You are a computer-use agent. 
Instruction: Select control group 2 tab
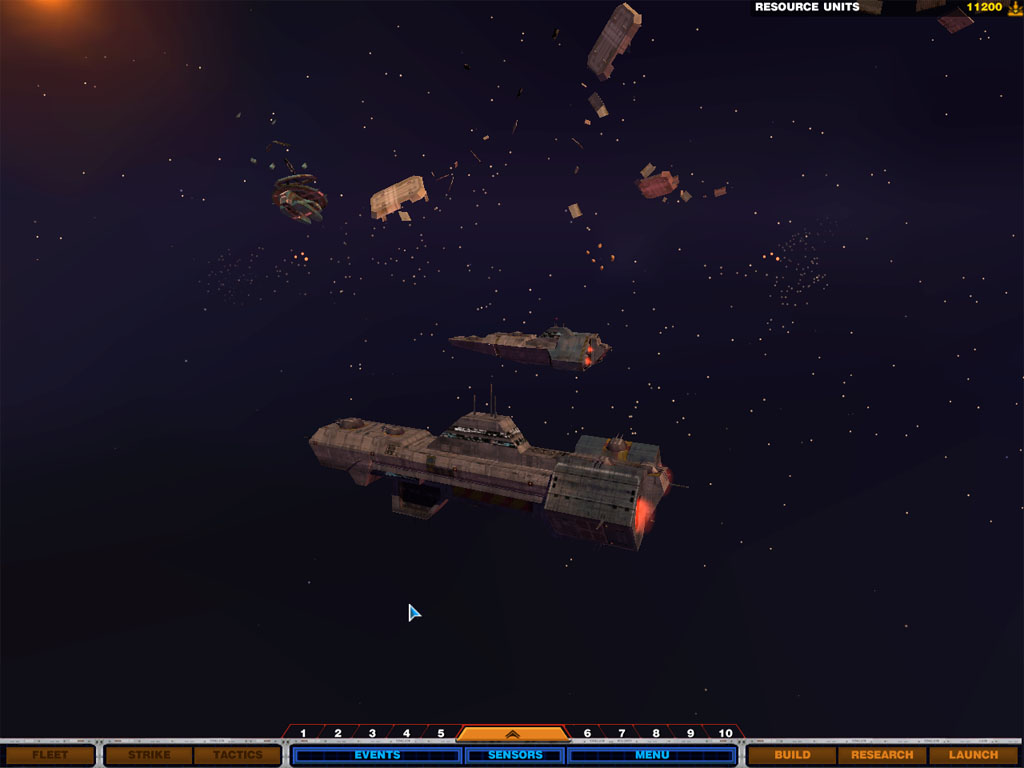click(338, 733)
